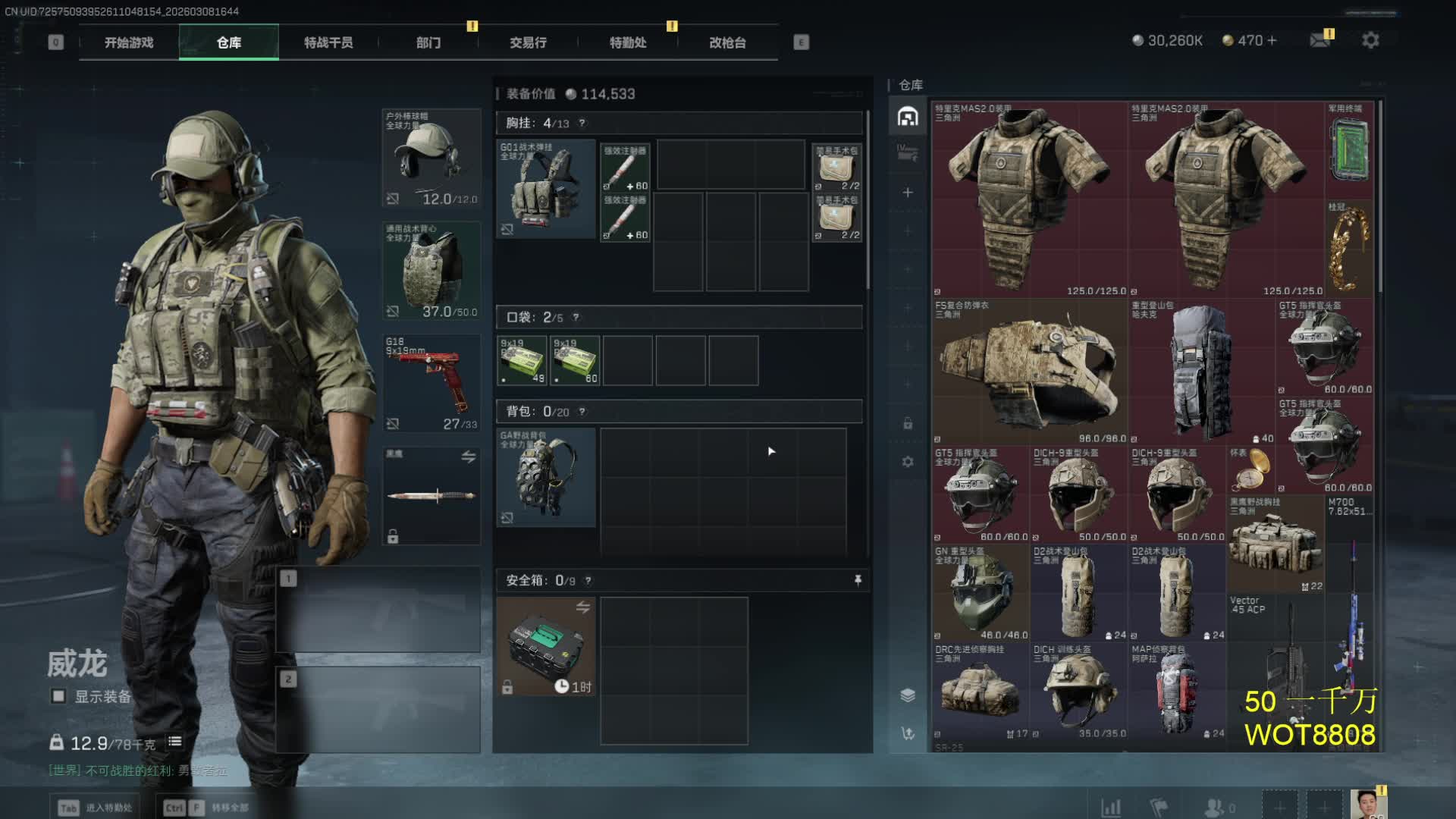This screenshot has height=819, width=1456.
Task: Choose the red G18 pistol slot
Action: pyautogui.click(x=431, y=383)
